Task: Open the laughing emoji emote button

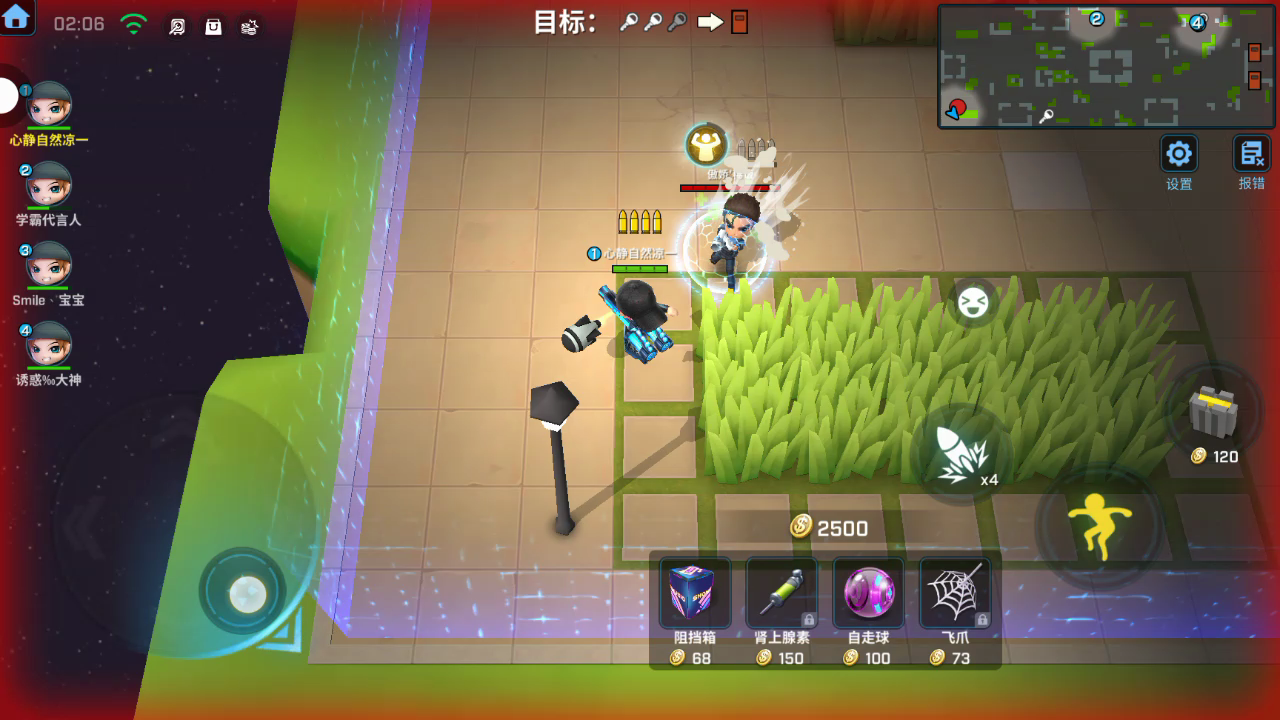Action: tap(972, 303)
